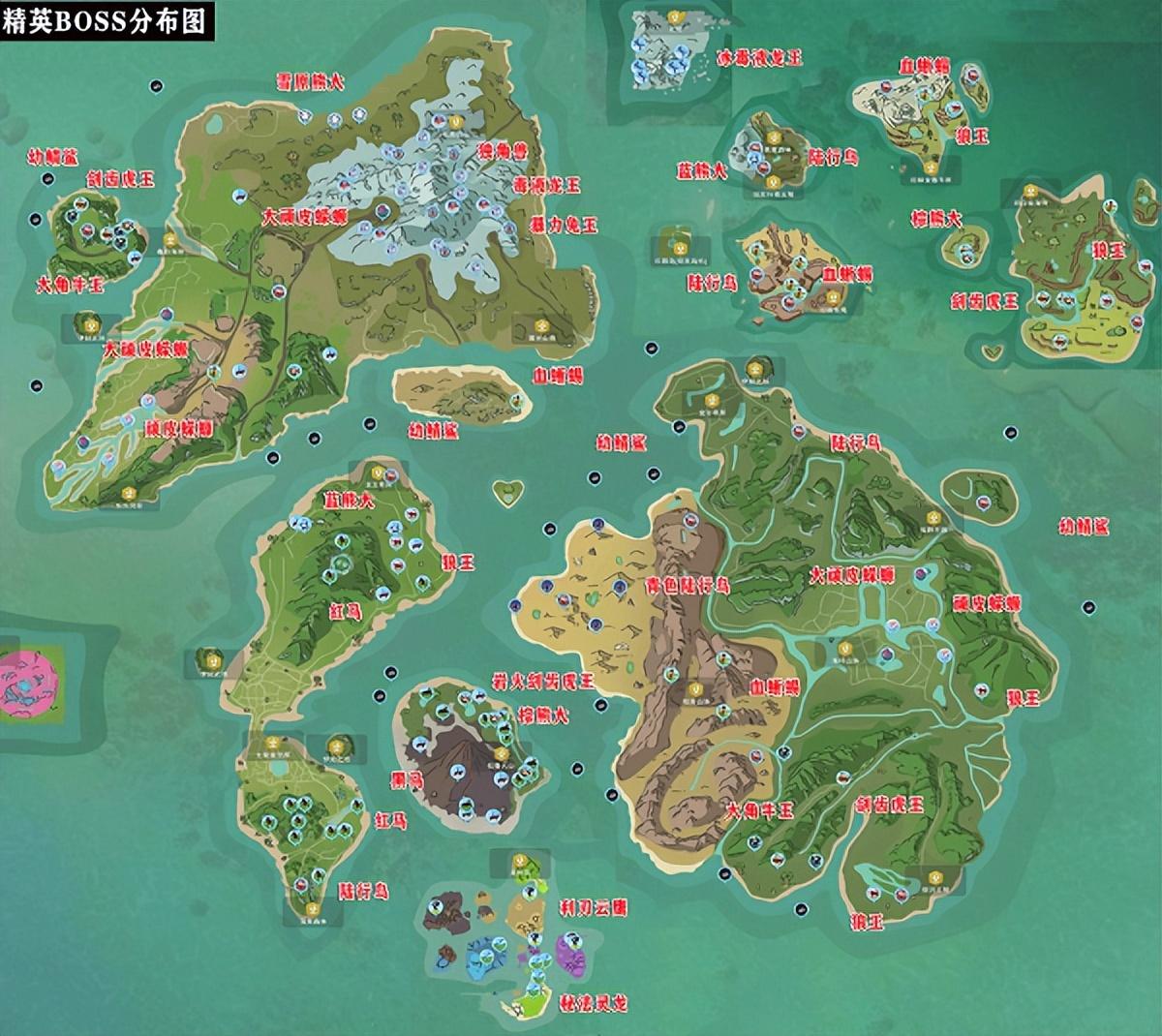Select the 青色陆行鸟 boss label
This screenshot has height=1036, width=1162.
688,587
